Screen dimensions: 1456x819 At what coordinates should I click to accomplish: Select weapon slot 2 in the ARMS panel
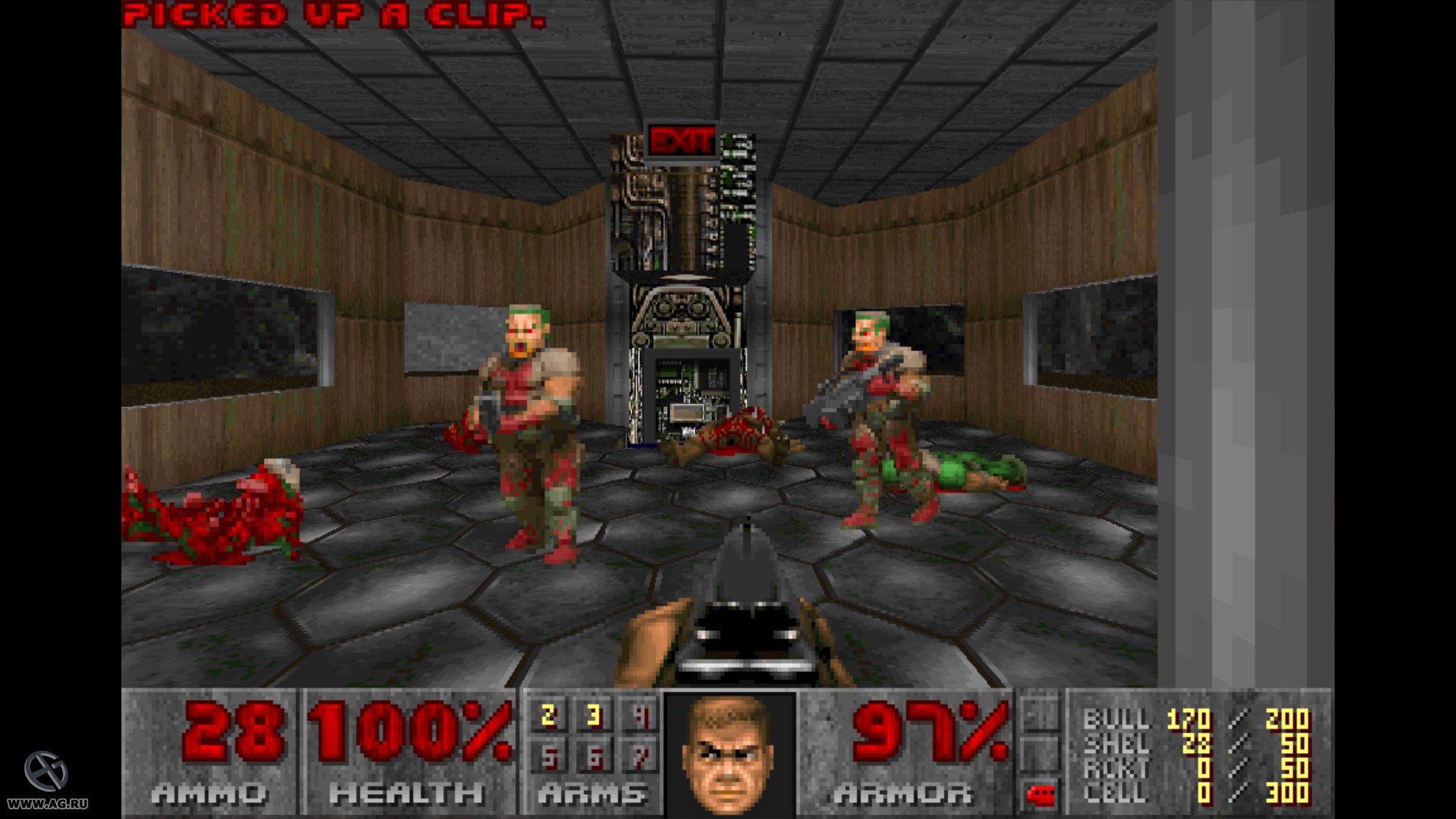pyautogui.click(x=548, y=716)
